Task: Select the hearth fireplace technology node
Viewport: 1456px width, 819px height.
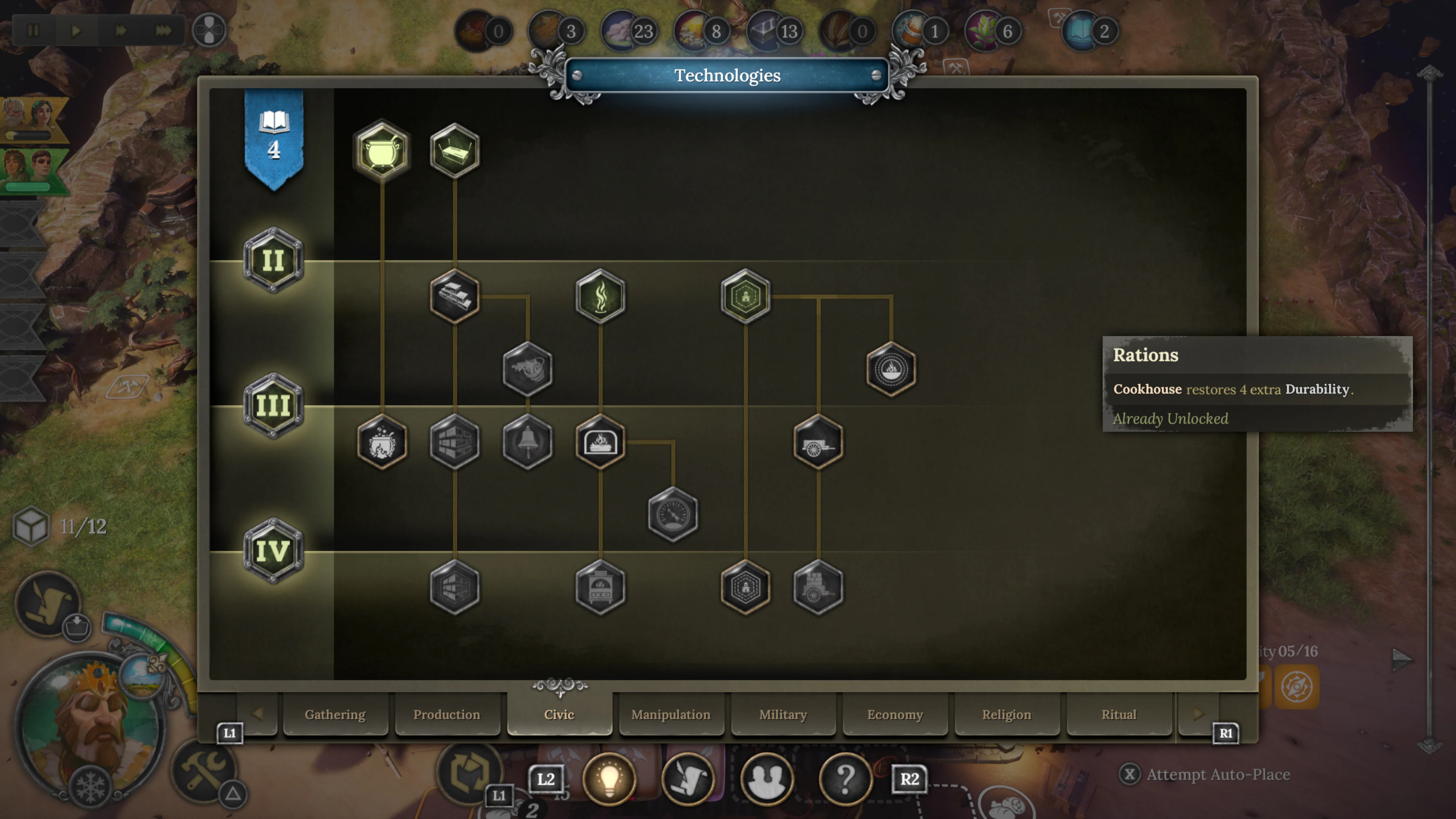Action: (x=600, y=442)
